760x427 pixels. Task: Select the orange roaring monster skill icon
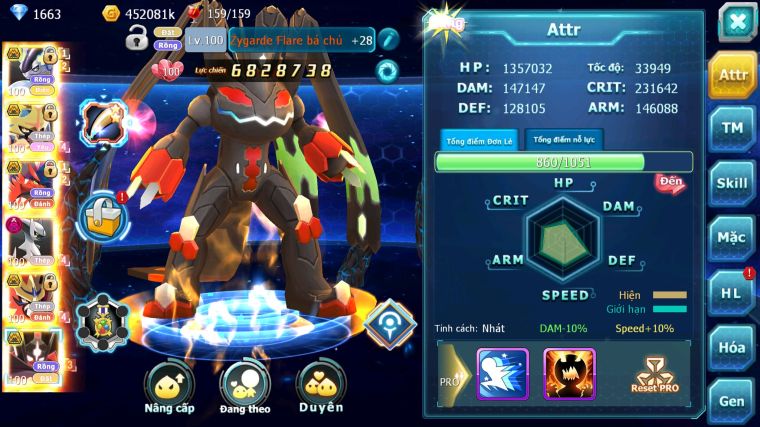point(568,374)
